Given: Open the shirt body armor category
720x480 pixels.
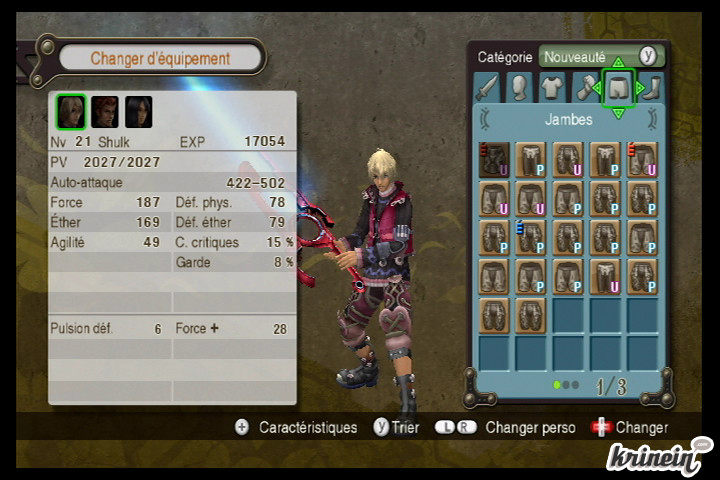Looking at the screenshot, I should tap(552, 88).
